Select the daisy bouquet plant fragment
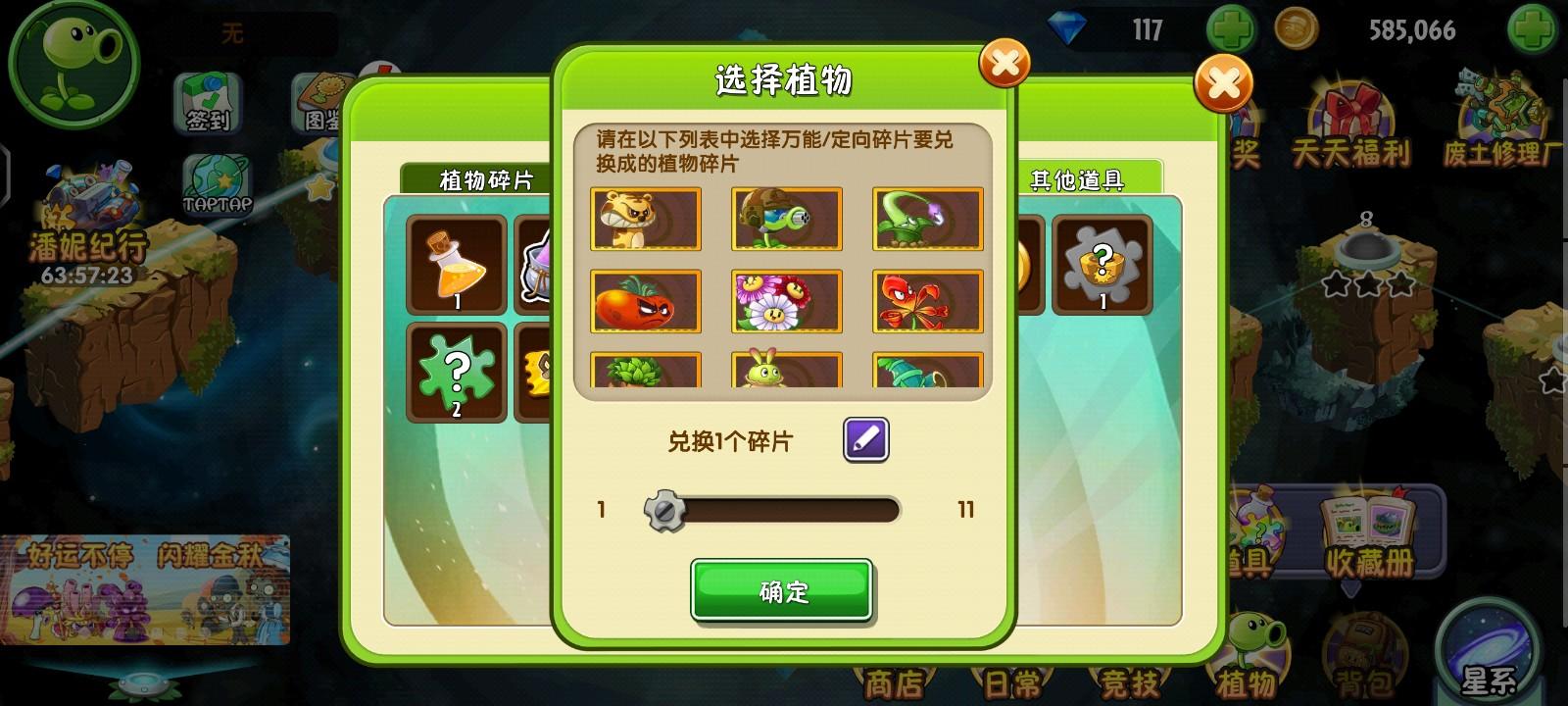This screenshot has height=706, width=1568. click(784, 302)
